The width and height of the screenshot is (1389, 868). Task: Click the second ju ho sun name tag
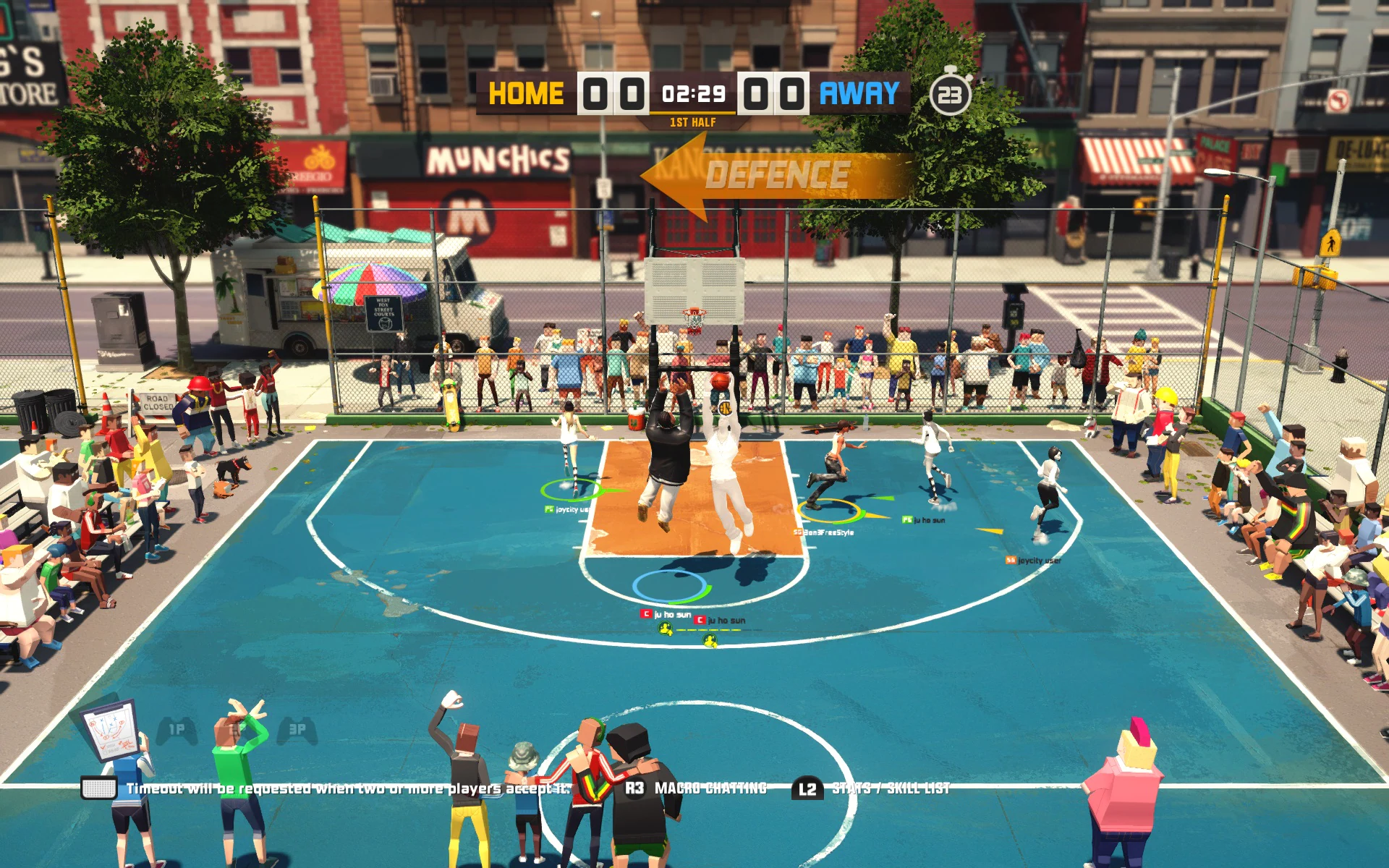tap(726, 620)
